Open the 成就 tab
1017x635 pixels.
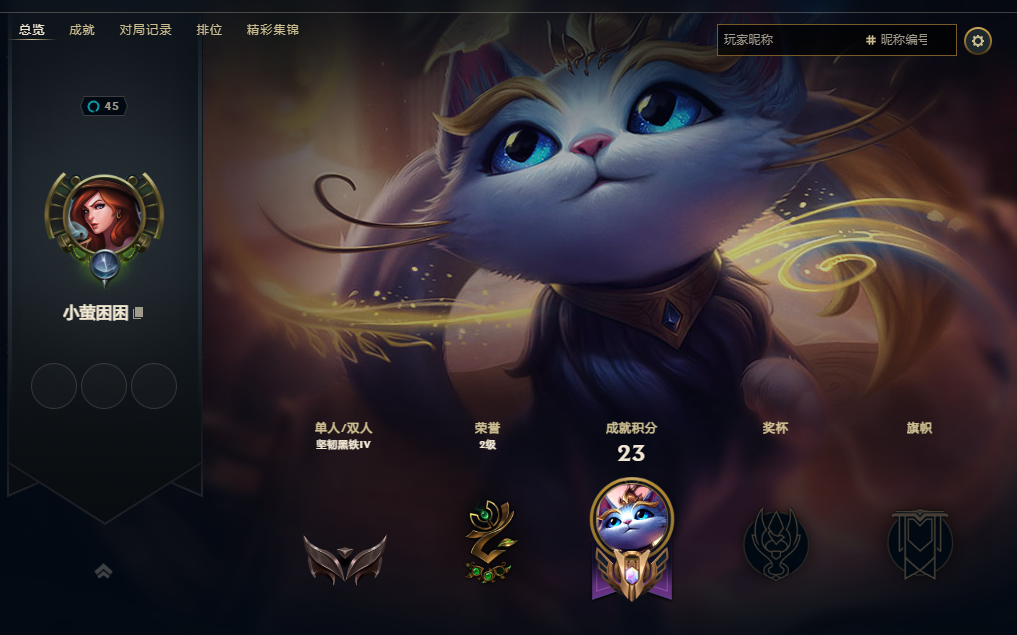coord(82,30)
